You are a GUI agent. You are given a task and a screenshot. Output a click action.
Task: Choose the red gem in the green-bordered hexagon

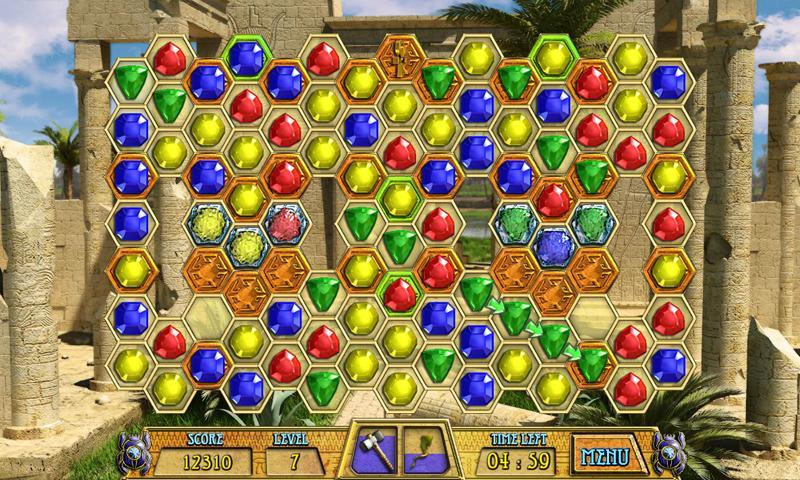[399, 293]
